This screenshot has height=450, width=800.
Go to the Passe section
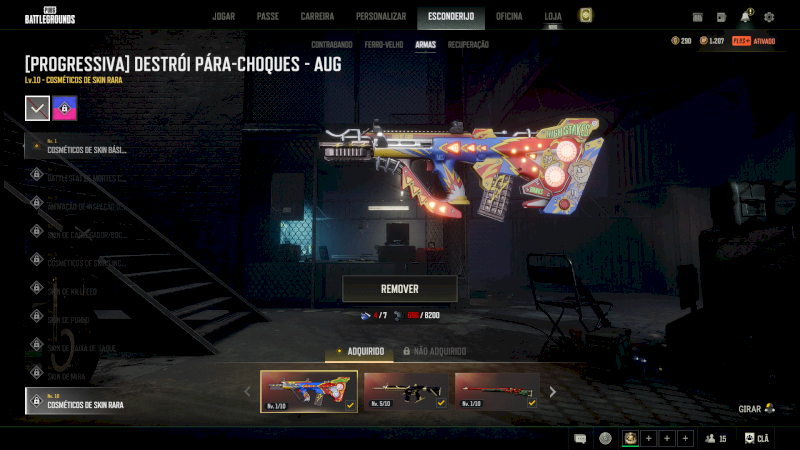pos(268,16)
